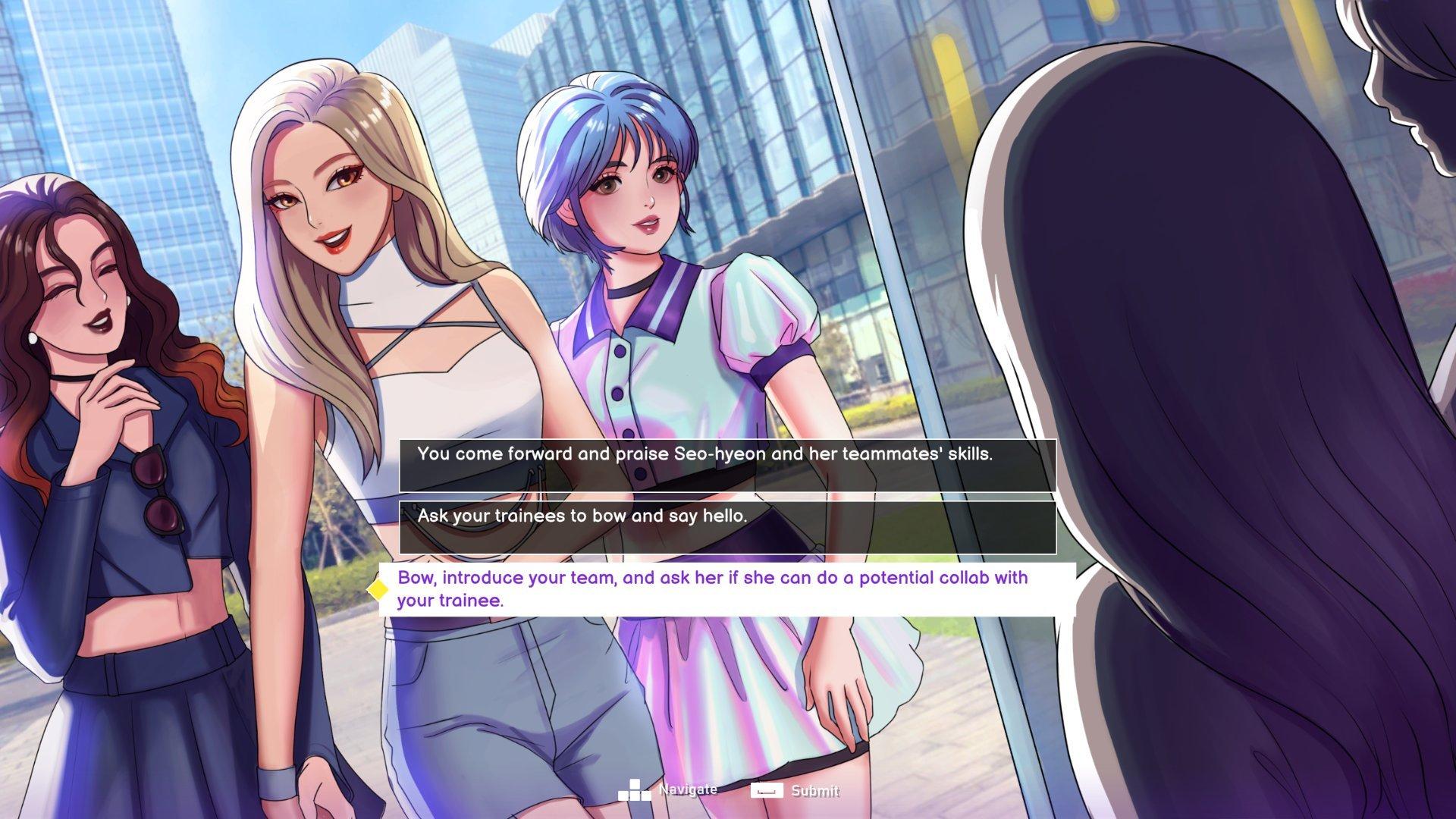Click the right arrow of the Navigate pad
Image resolution: width=1456 pixels, height=819 pixels.
647,795
